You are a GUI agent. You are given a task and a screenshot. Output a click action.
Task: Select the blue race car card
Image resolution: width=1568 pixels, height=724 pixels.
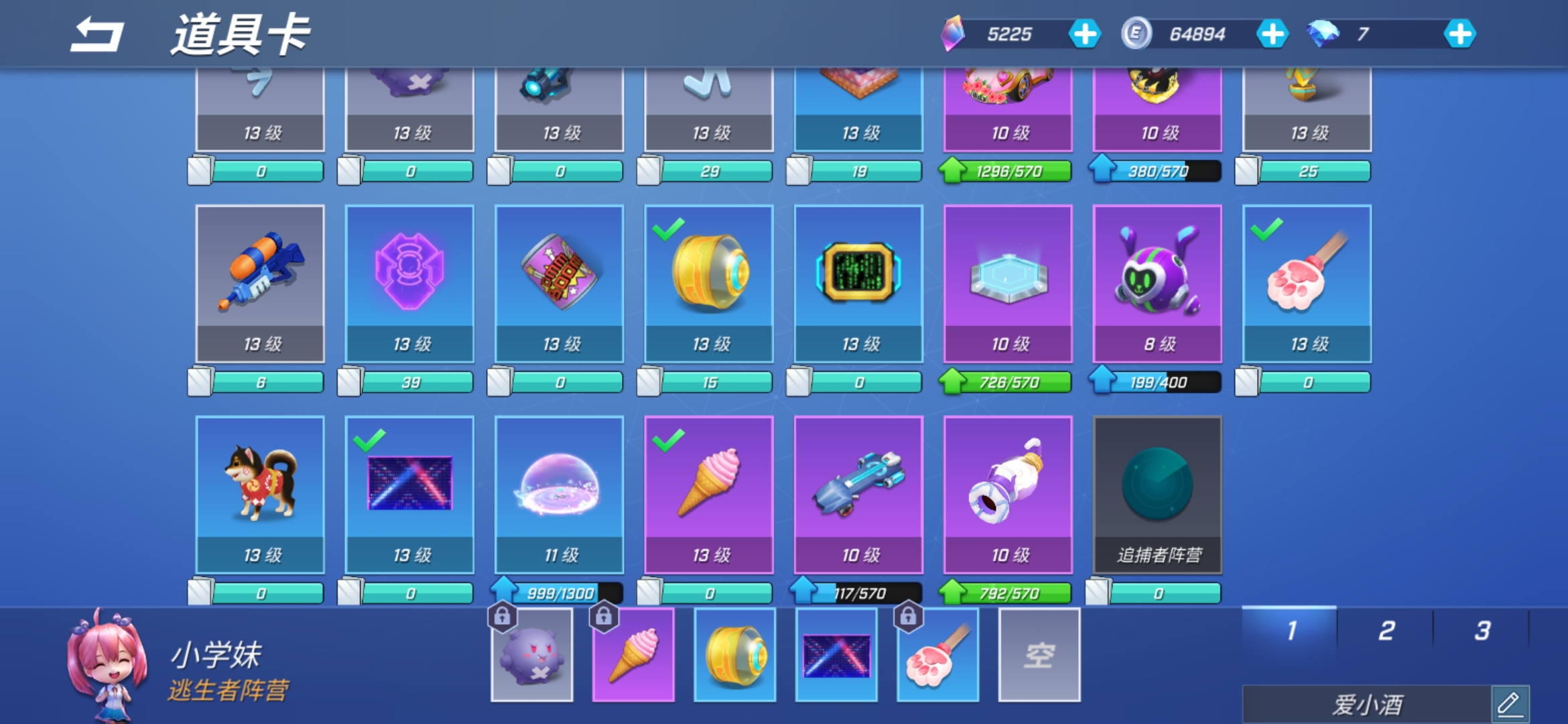[858, 494]
